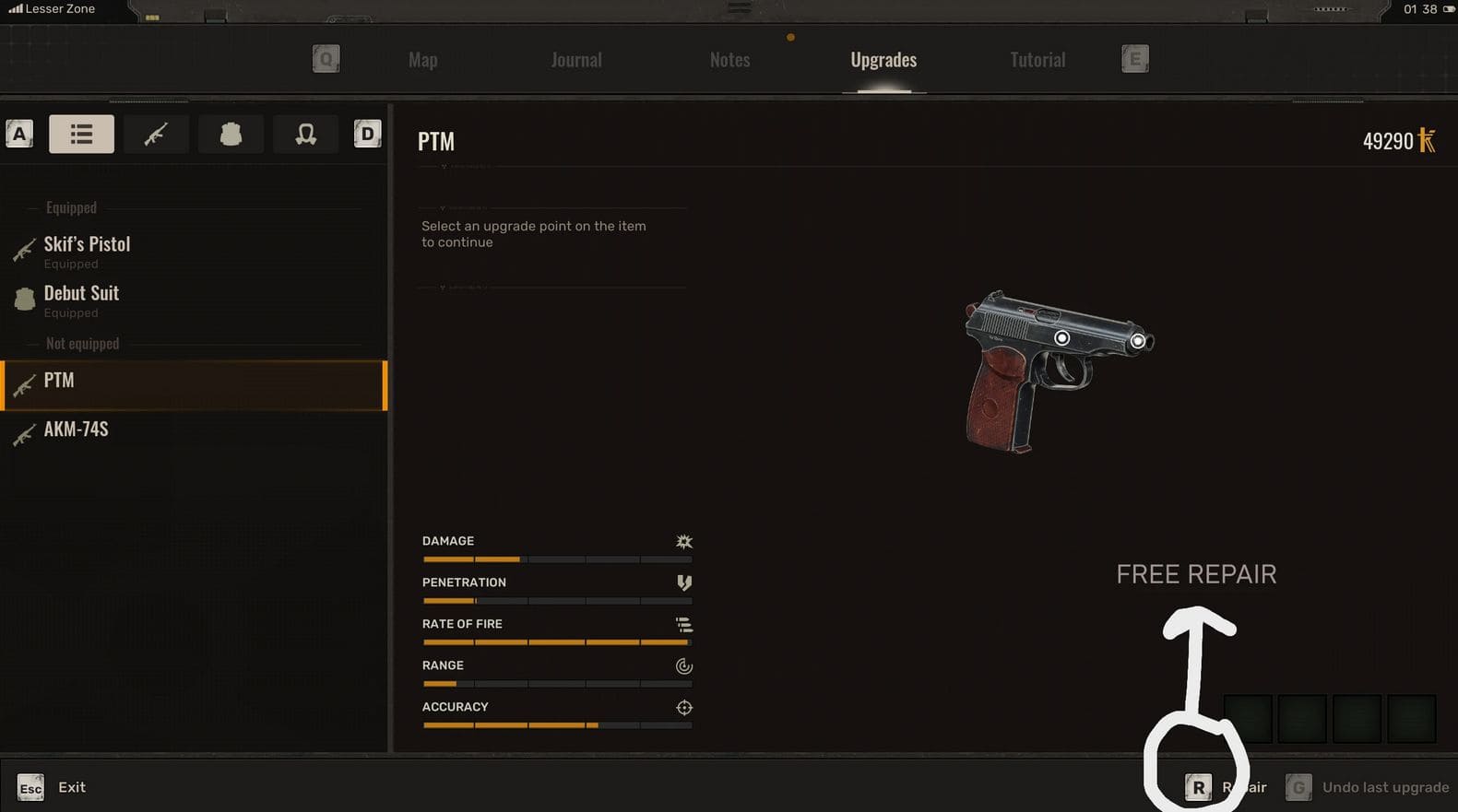
Task: Exit the upgrades screen
Action: pyautogui.click(x=53, y=787)
